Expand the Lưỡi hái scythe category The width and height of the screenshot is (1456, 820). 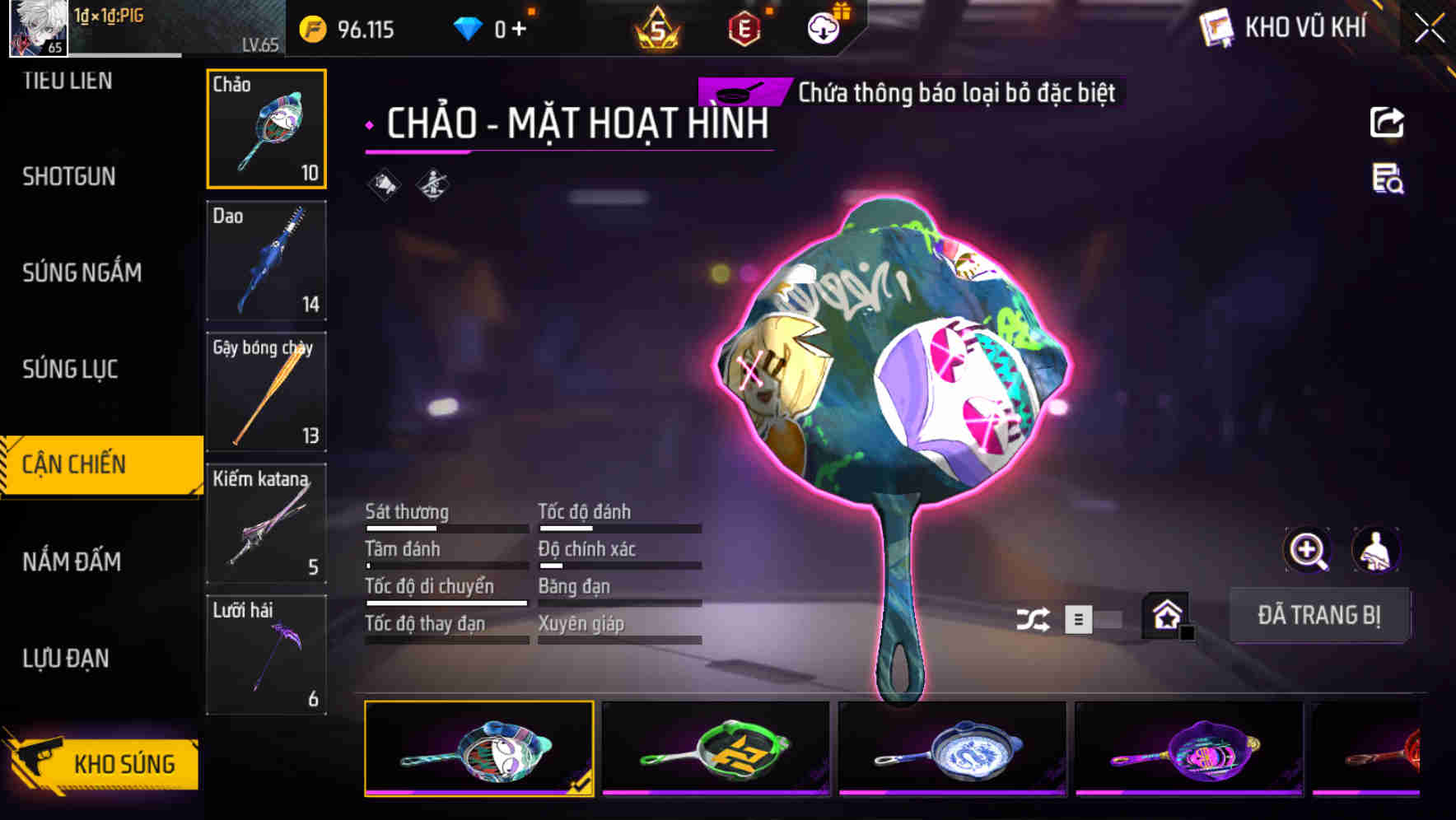(266, 655)
